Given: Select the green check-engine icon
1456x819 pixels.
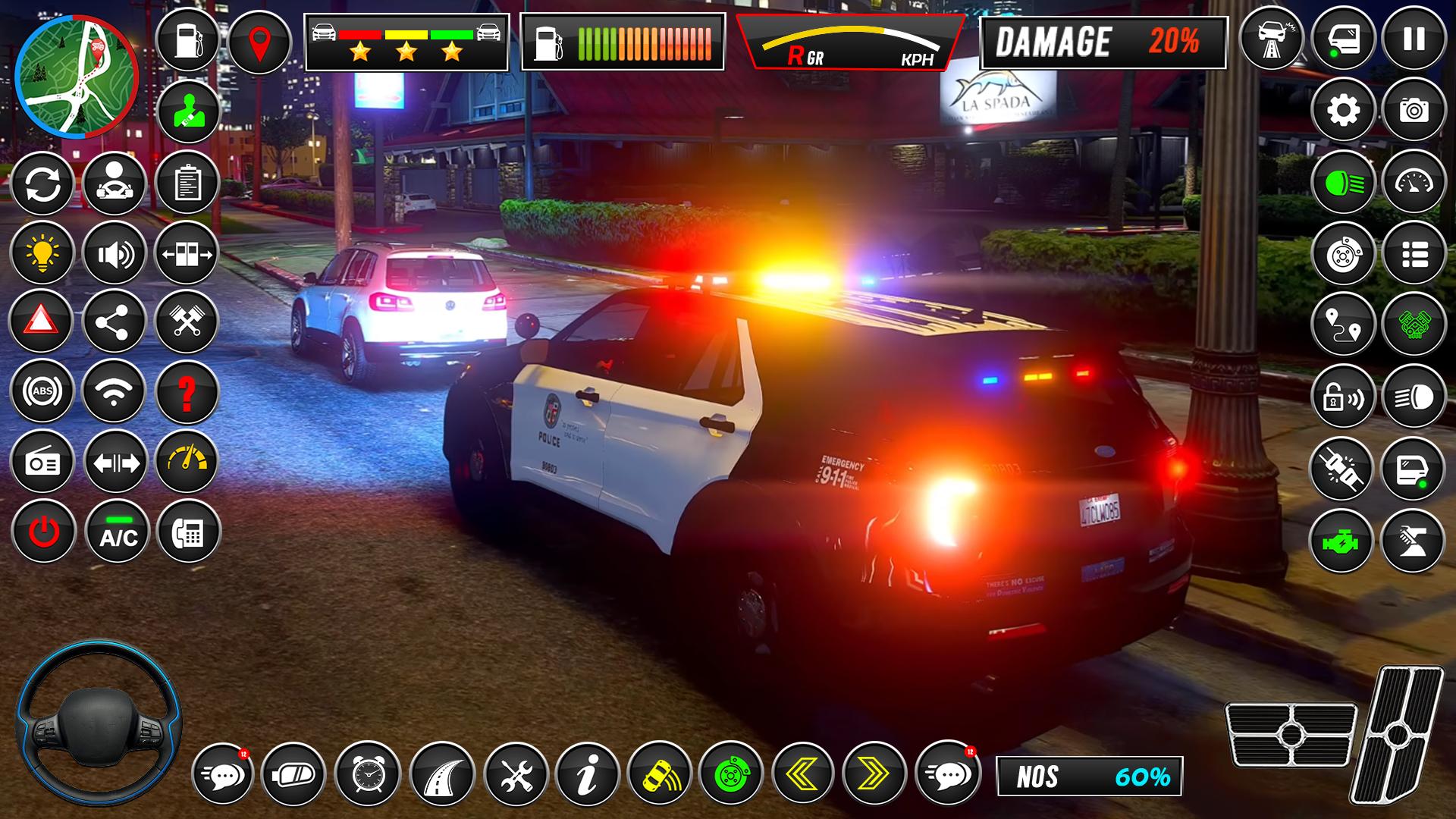Looking at the screenshot, I should (x=1341, y=541).
